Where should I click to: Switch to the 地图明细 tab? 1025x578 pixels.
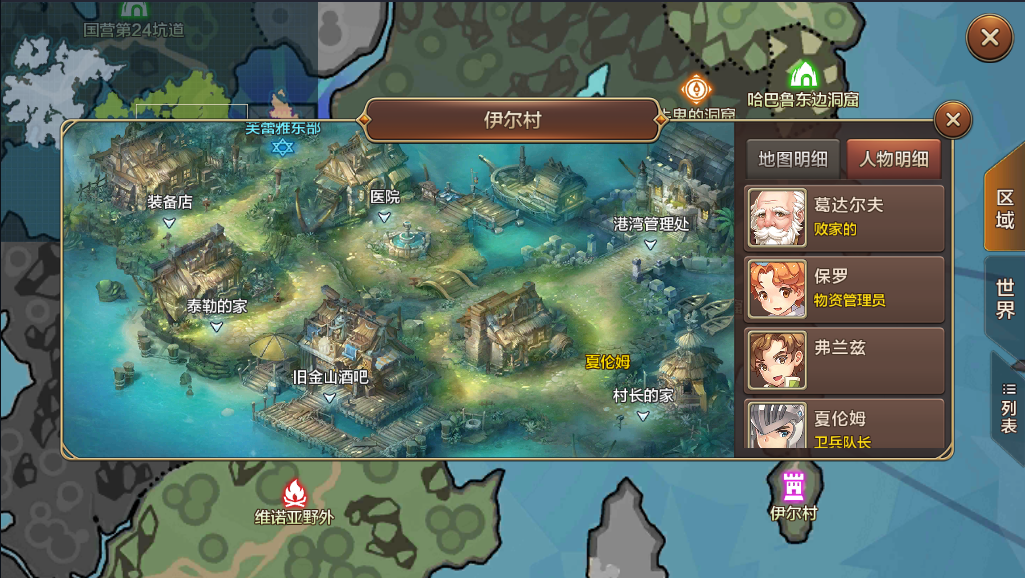793,158
